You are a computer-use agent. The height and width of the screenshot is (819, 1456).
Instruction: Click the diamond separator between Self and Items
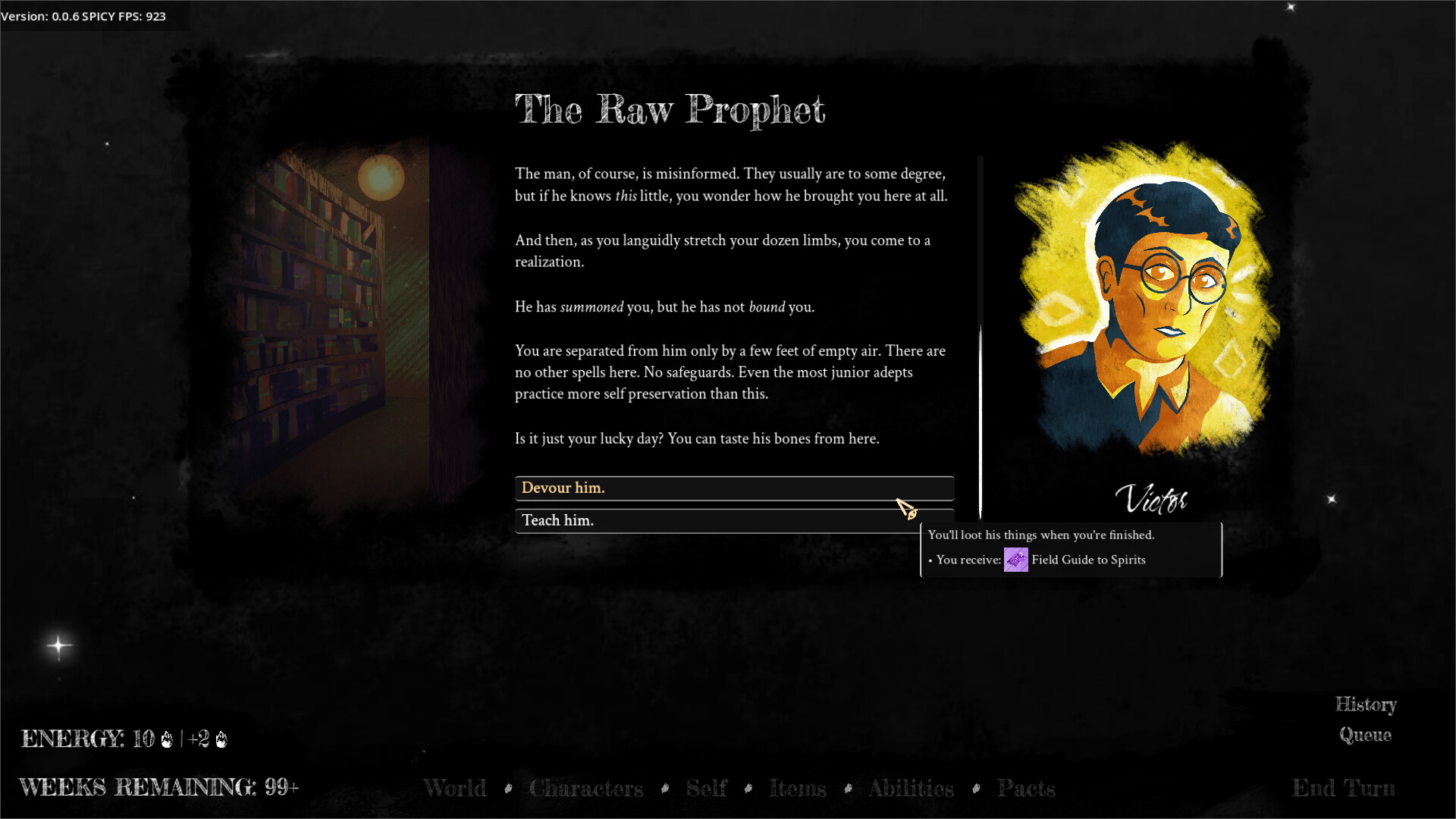pyautogui.click(x=748, y=789)
